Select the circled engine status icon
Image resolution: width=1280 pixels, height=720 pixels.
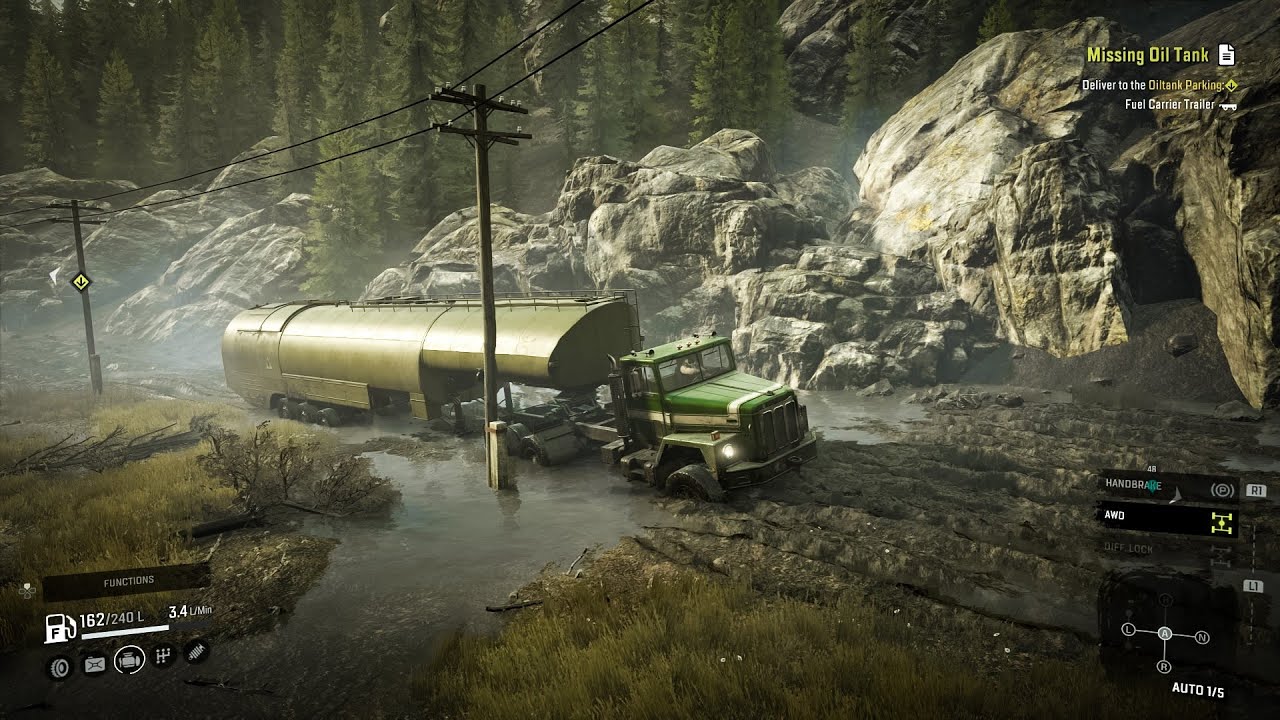coord(129,660)
